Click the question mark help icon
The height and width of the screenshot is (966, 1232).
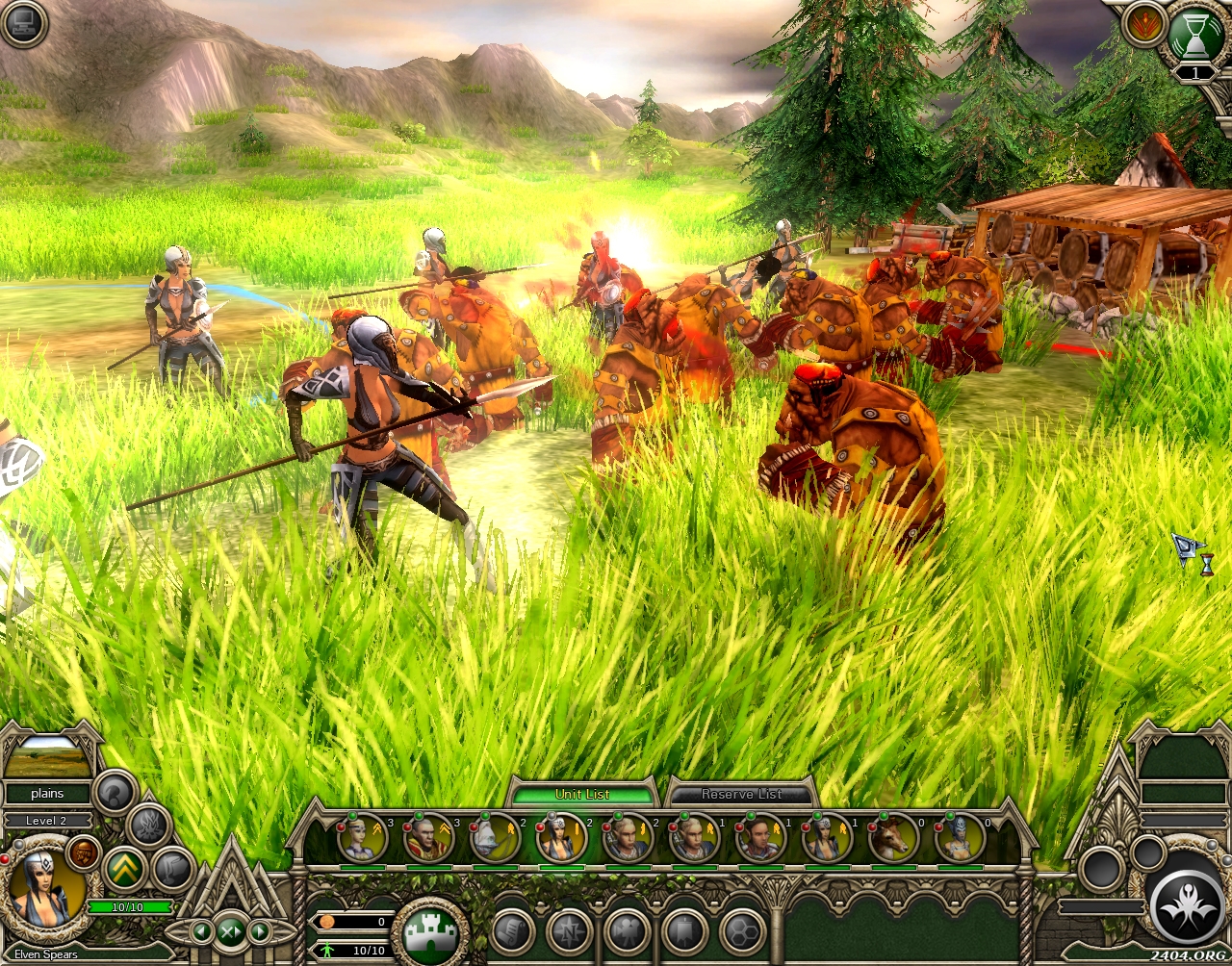pos(115,792)
